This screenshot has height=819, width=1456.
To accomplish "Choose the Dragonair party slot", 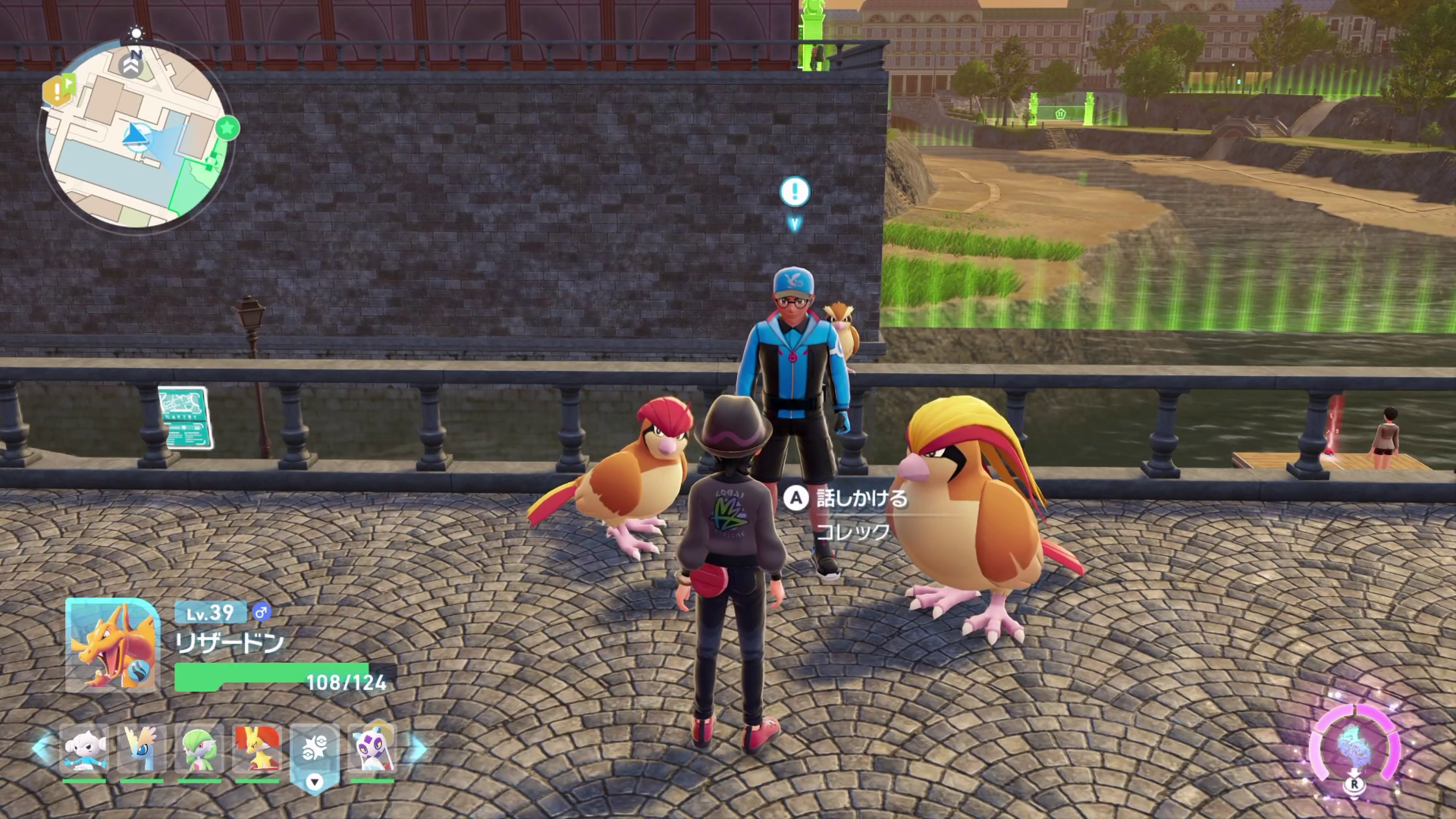I will [141, 749].
